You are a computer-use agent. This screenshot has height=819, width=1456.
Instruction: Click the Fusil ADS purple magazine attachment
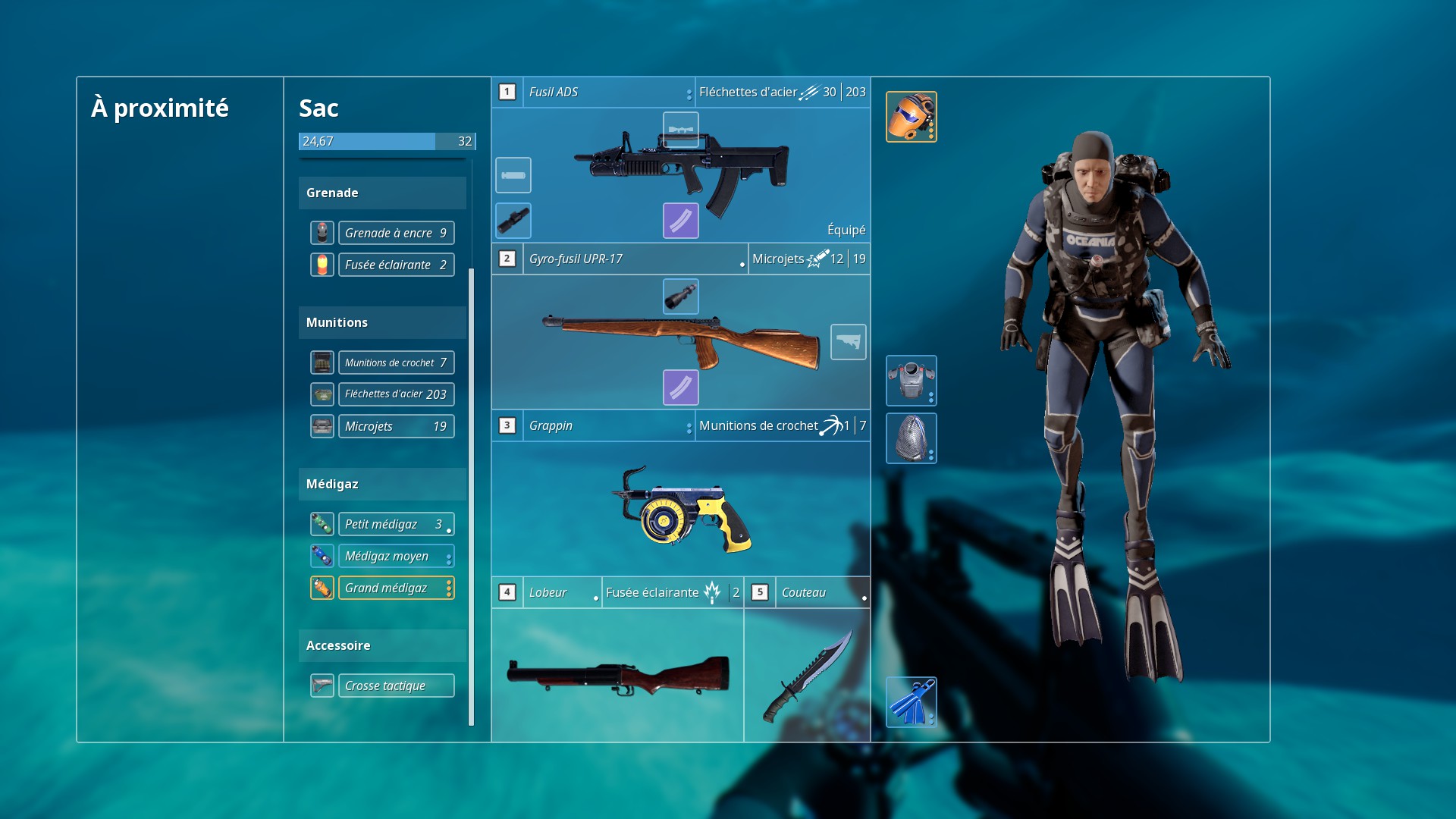tap(680, 221)
